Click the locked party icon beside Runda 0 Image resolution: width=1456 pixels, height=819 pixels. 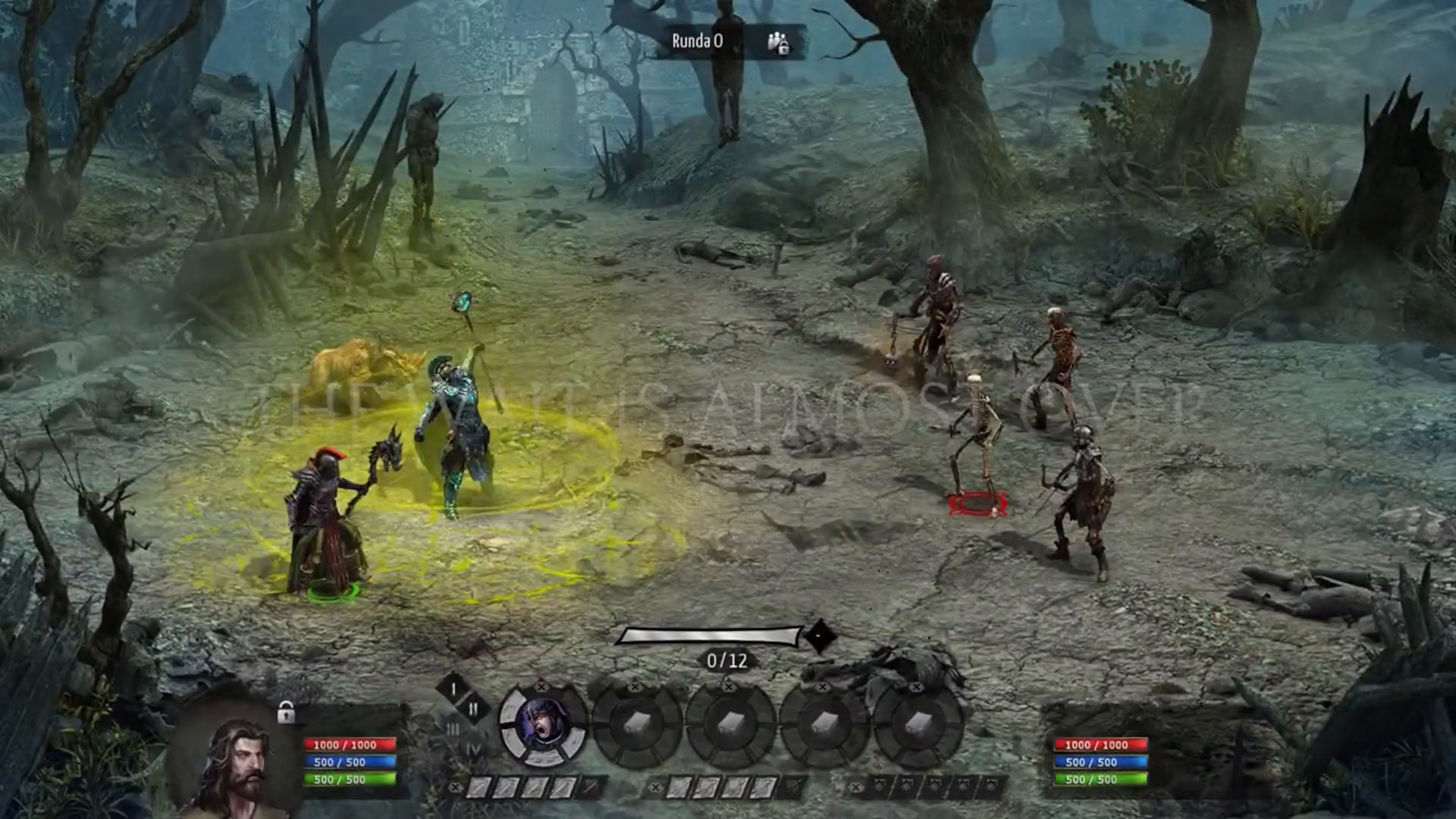pos(778,42)
